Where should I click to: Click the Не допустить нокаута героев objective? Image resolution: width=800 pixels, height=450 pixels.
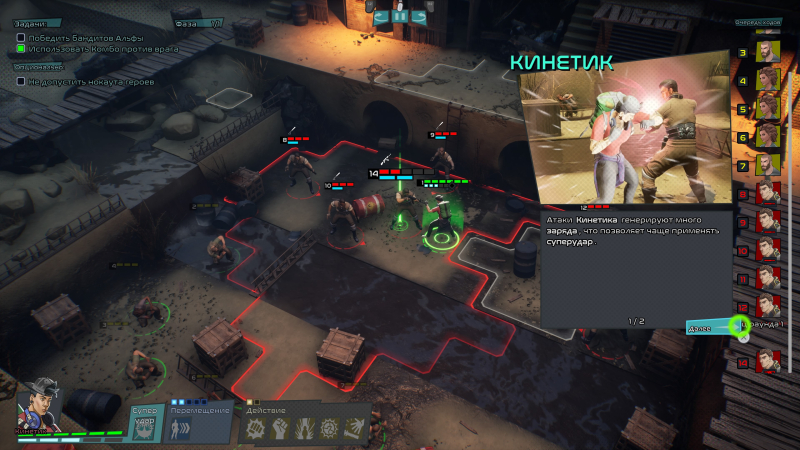tap(88, 81)
